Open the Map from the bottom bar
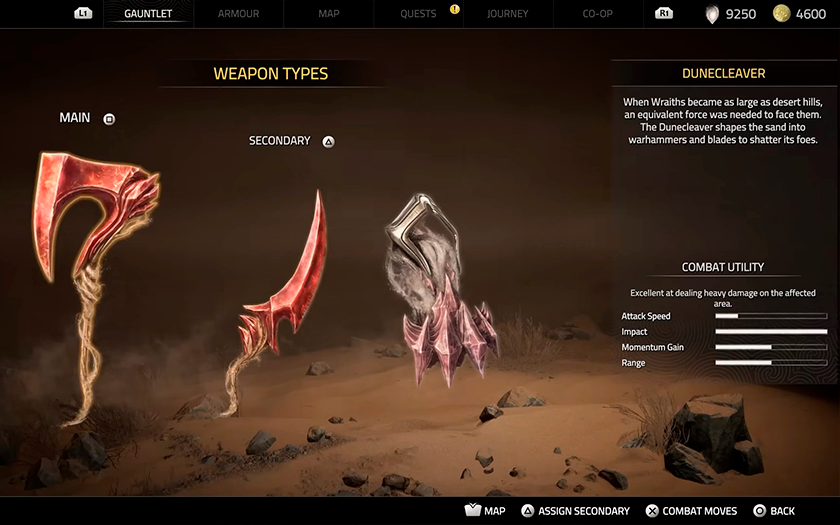Viewport: 840px width, 525px height. point(485,511)
